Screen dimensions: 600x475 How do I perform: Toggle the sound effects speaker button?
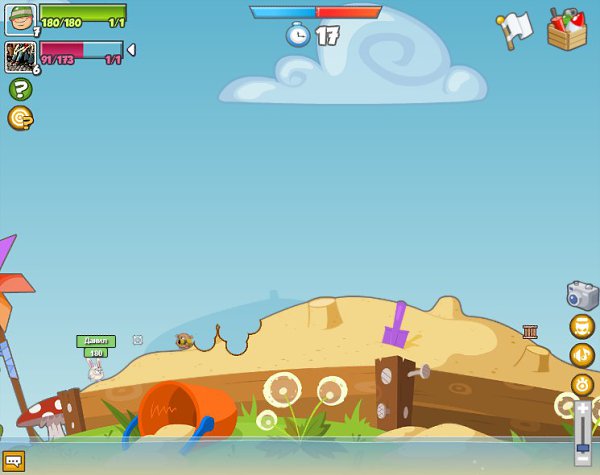pyautogui.click(x=582, y=355)
